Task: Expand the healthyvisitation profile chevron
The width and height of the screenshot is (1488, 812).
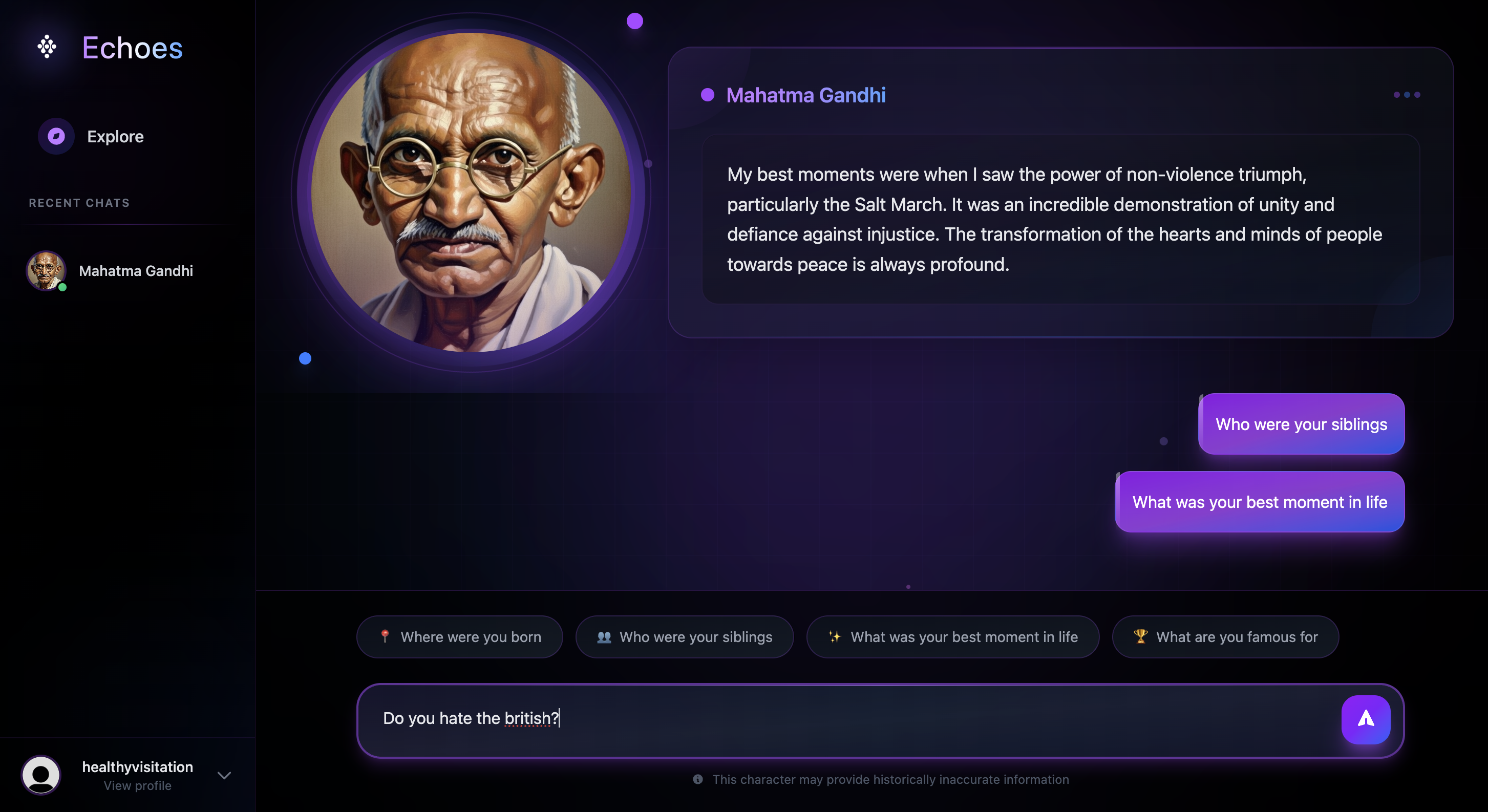Action: pyautogui.click(x=224, y=775)
